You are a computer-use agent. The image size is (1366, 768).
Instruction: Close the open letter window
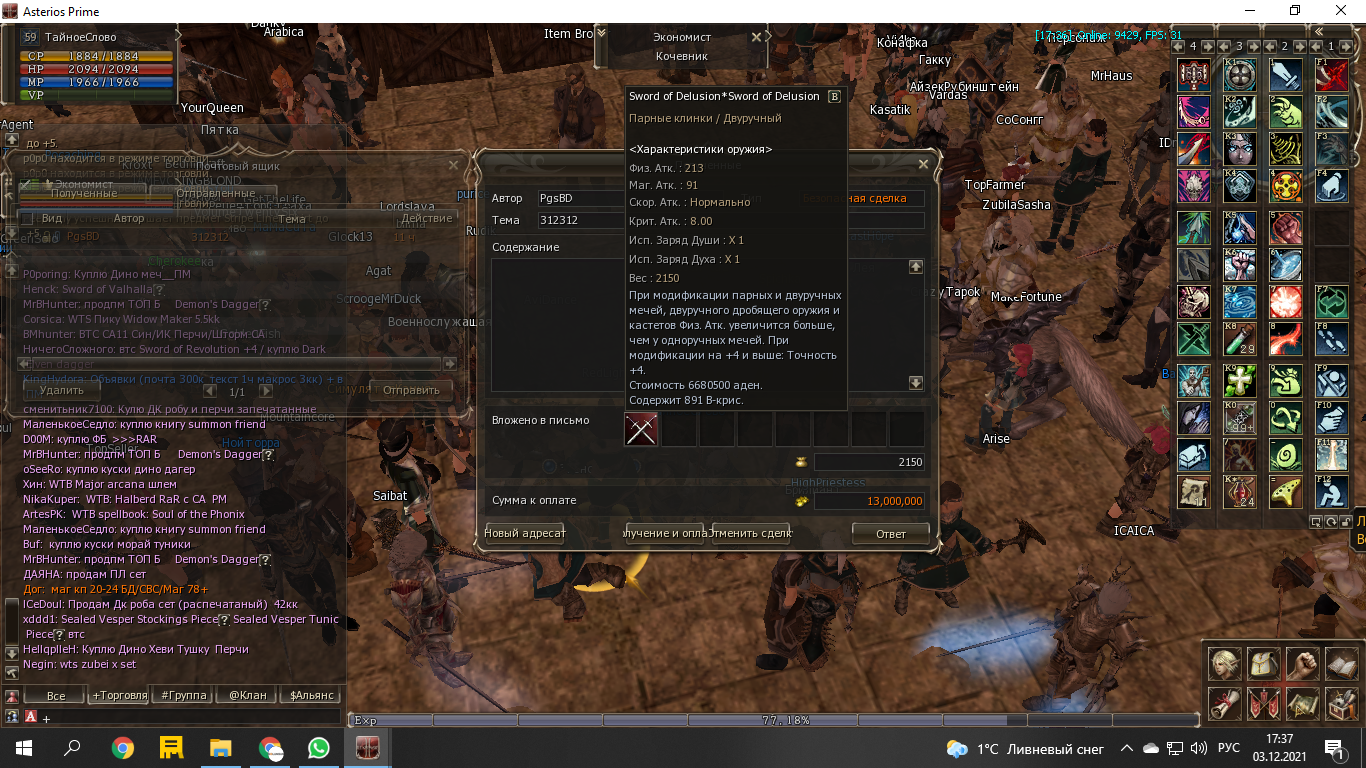coord(923,164)
